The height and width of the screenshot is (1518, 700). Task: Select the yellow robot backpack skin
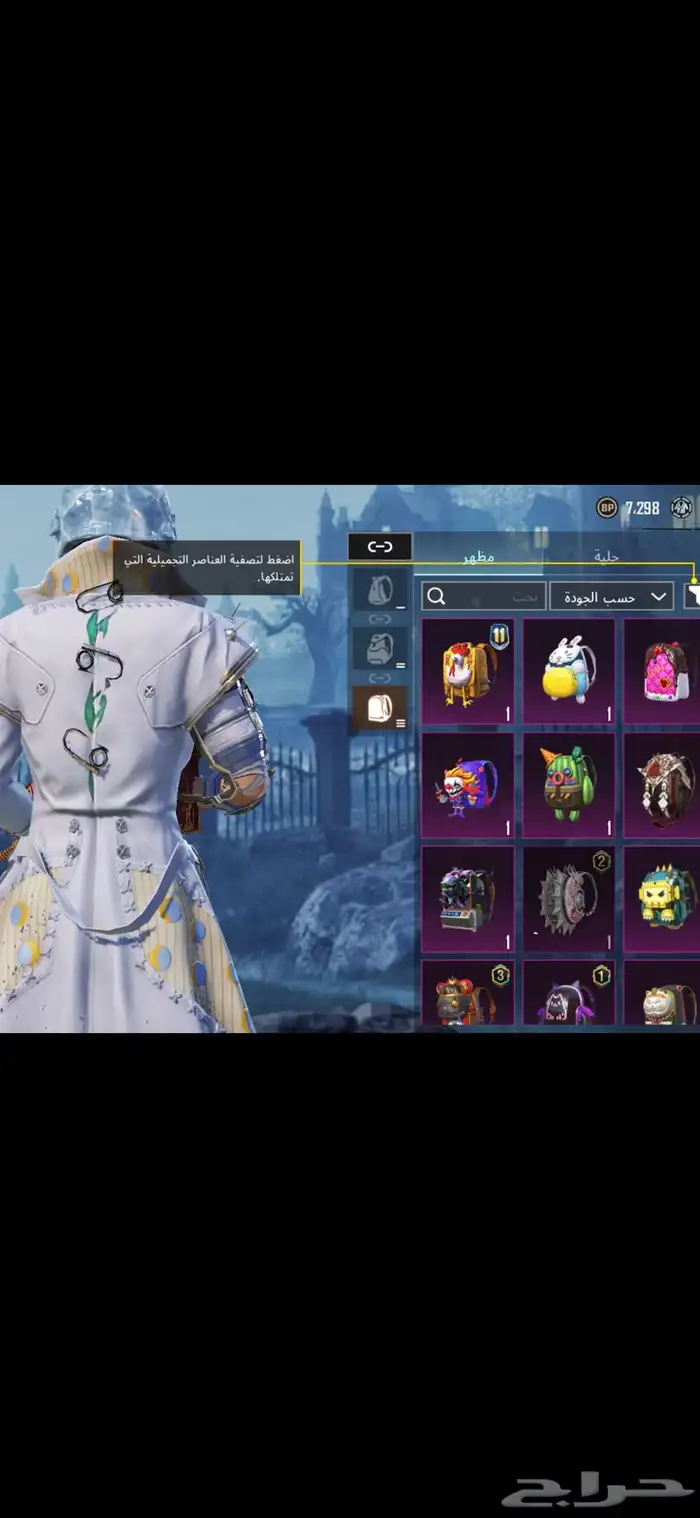664,899
